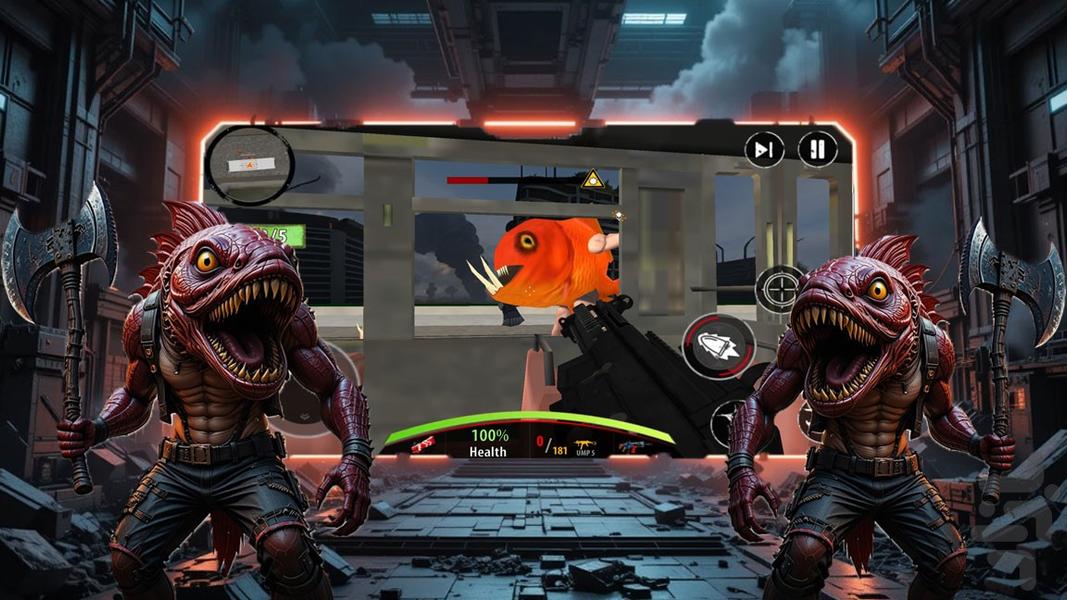Aim with the crosshair scope button
The height and width of the screenshot is (600, 1067).
(x=778, y=289)
